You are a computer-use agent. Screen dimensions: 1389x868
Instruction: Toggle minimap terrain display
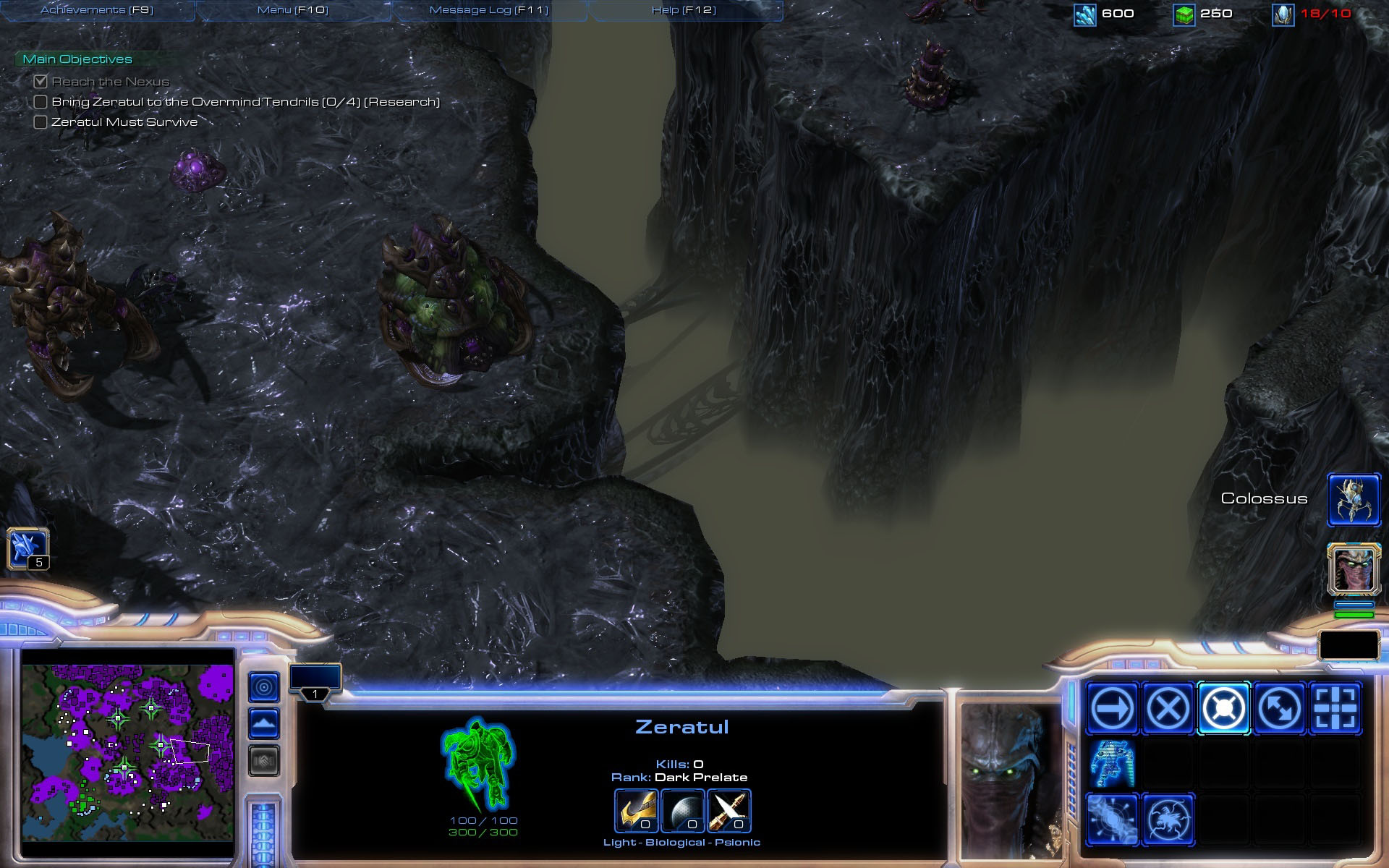point(263,723)
